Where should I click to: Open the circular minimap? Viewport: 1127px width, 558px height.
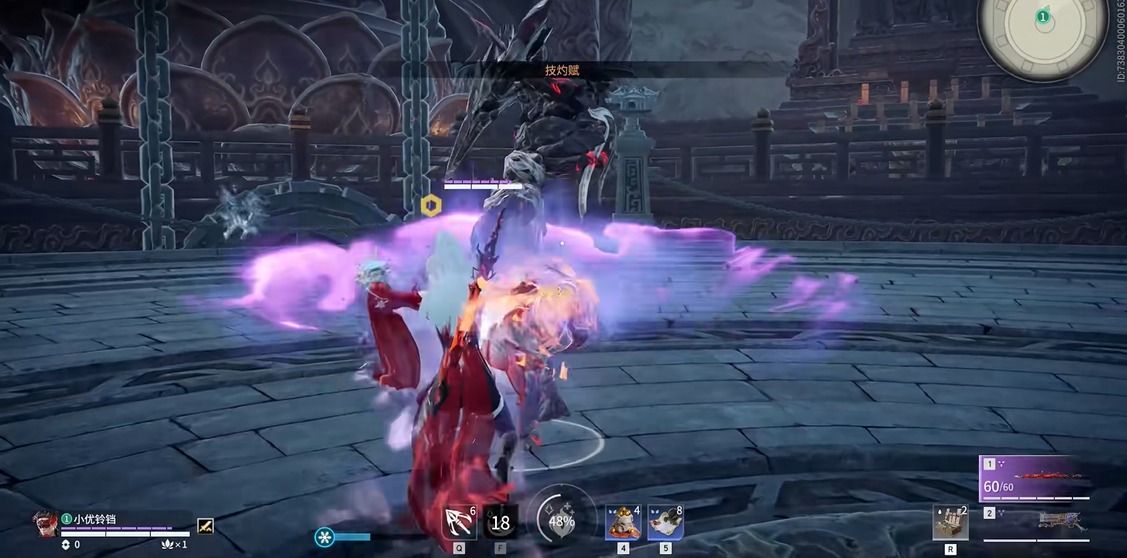click(x=1043, y=37)
